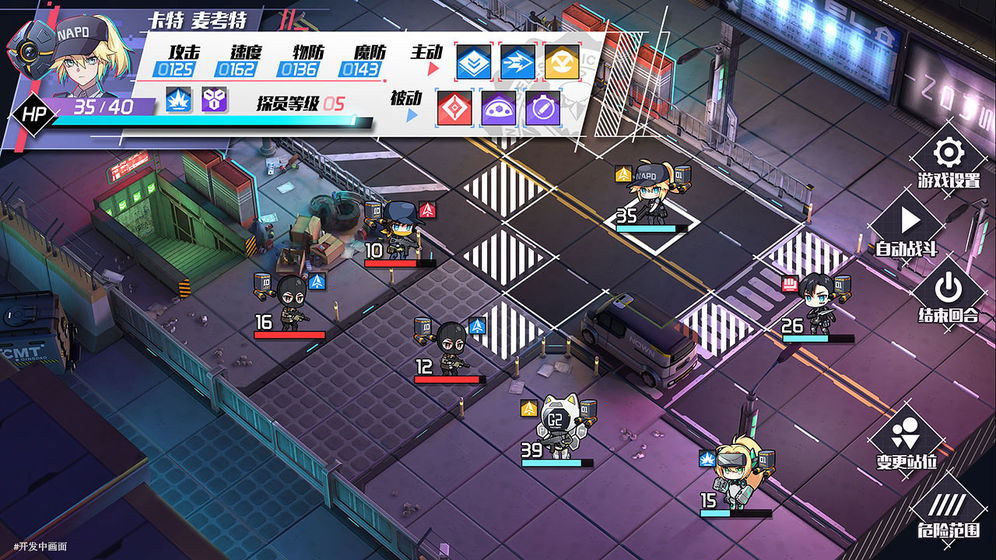Activate the blue dash arrow active skill
Image resolution: width=996 pixels, height=560 pixels.
[517, 62]
